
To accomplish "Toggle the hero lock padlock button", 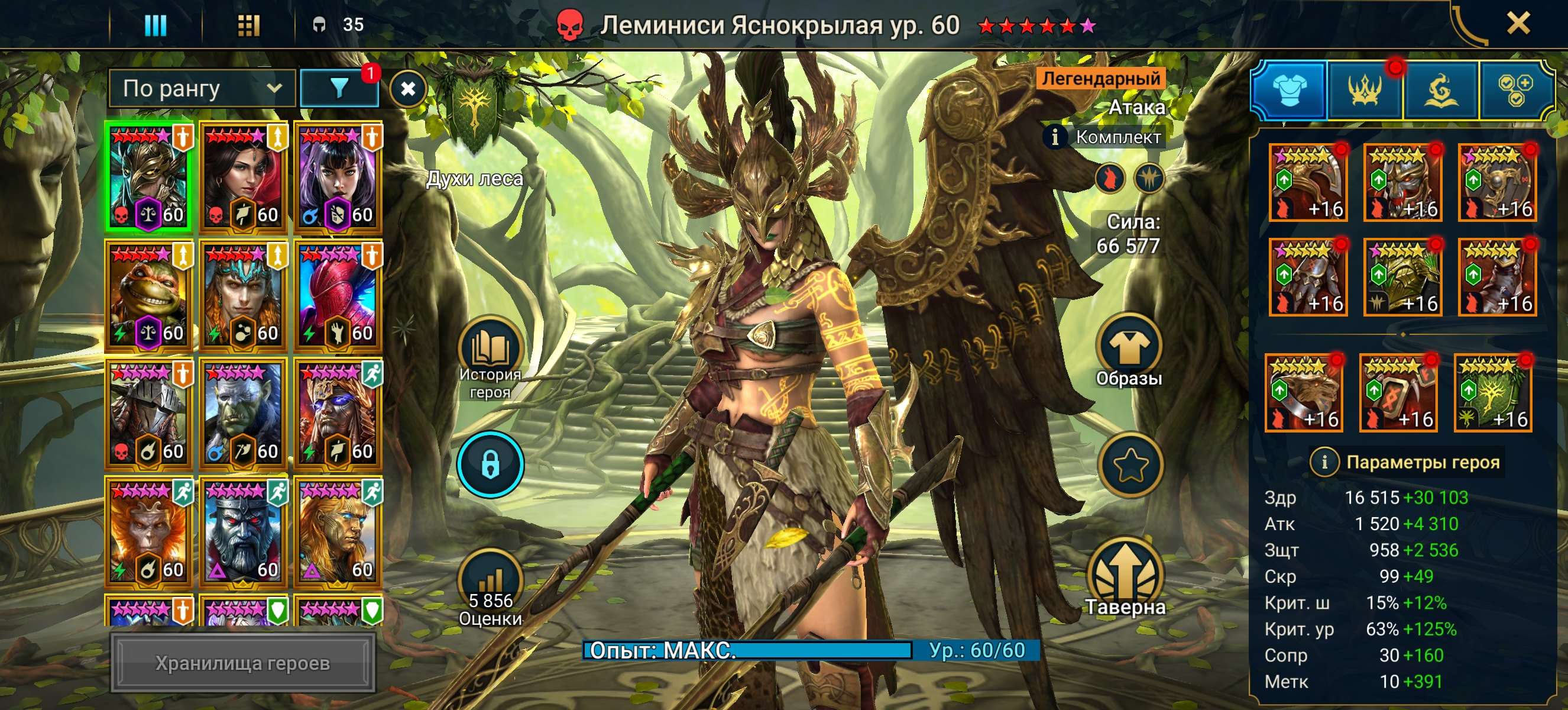I will [491, 464].
